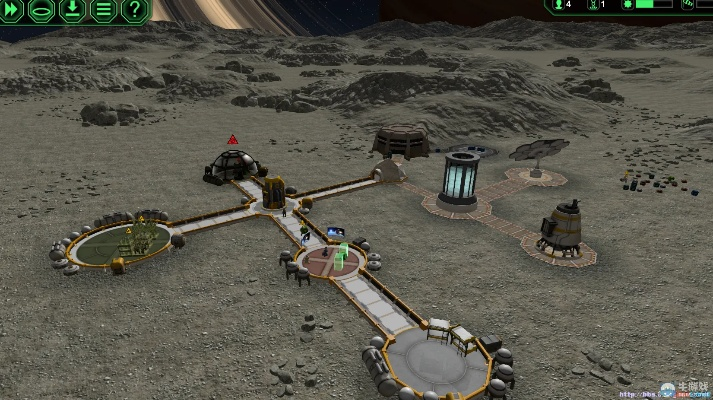Click the oval ring toolbar button
Viewport: 713px width, 400px height.
42,11
